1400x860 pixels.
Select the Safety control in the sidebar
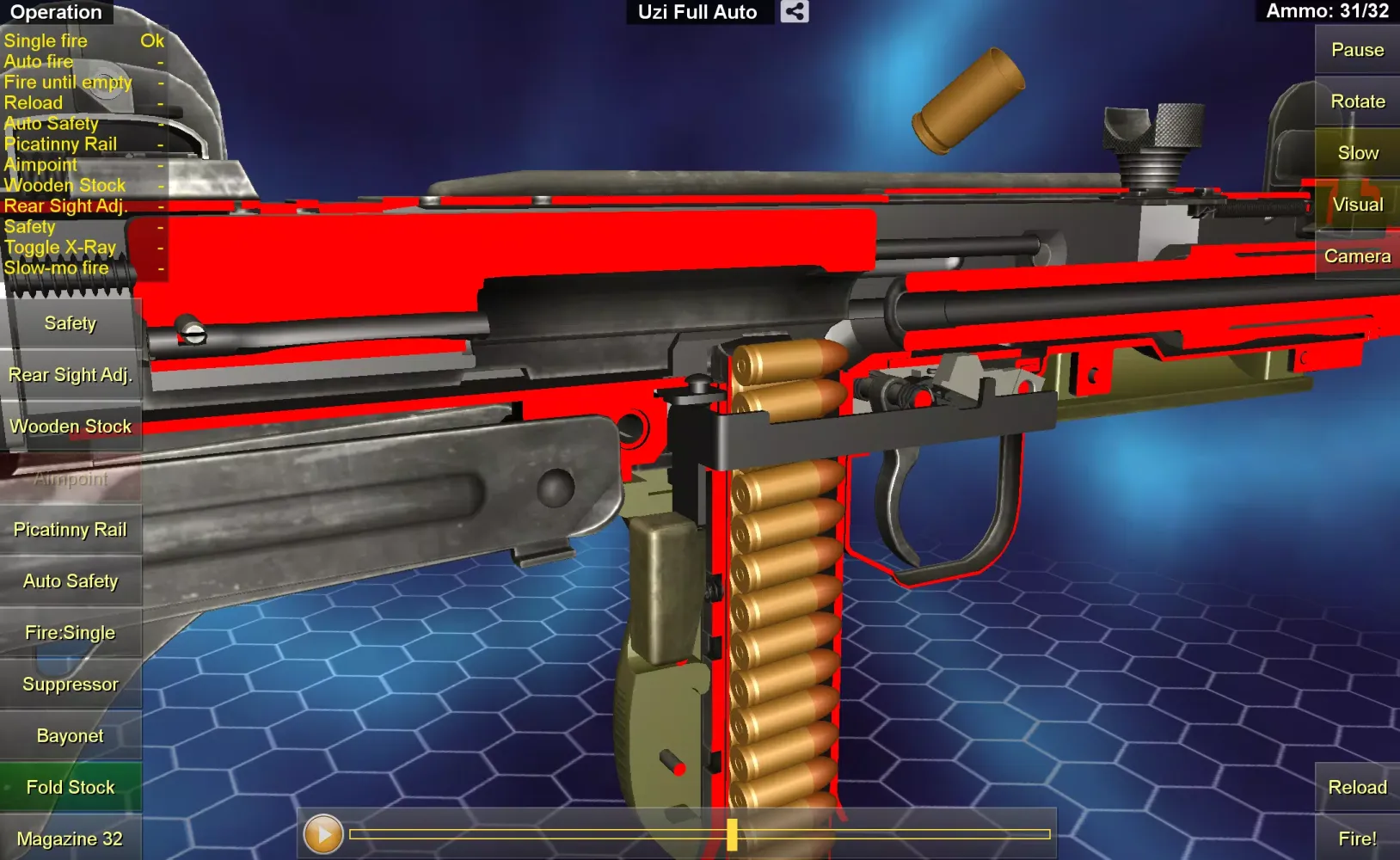(x=71, y=322)
